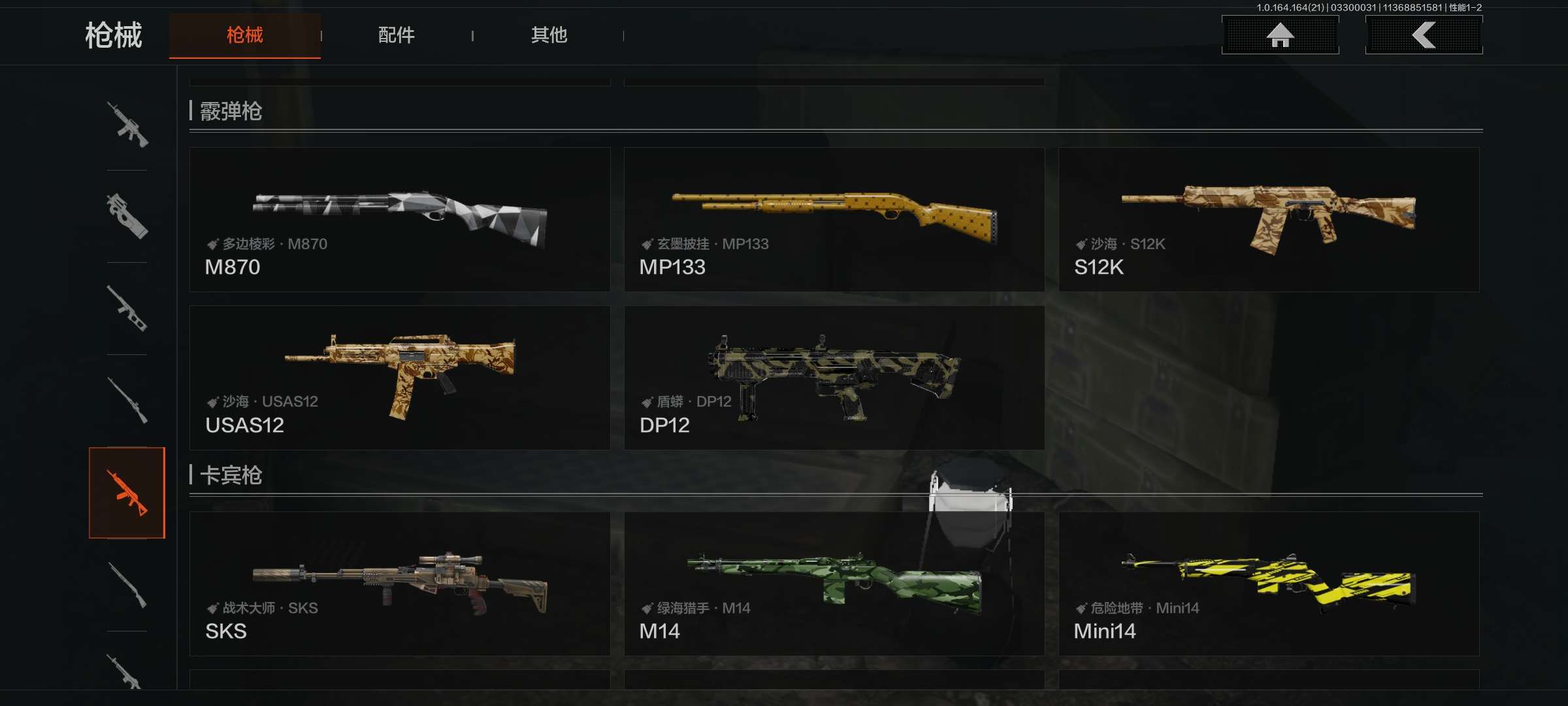The height and width of the screenshot is (706, 1568).
Task: Switch to the P90 submachine gun category
Action: pyautogui.click(x=127, y=216)
